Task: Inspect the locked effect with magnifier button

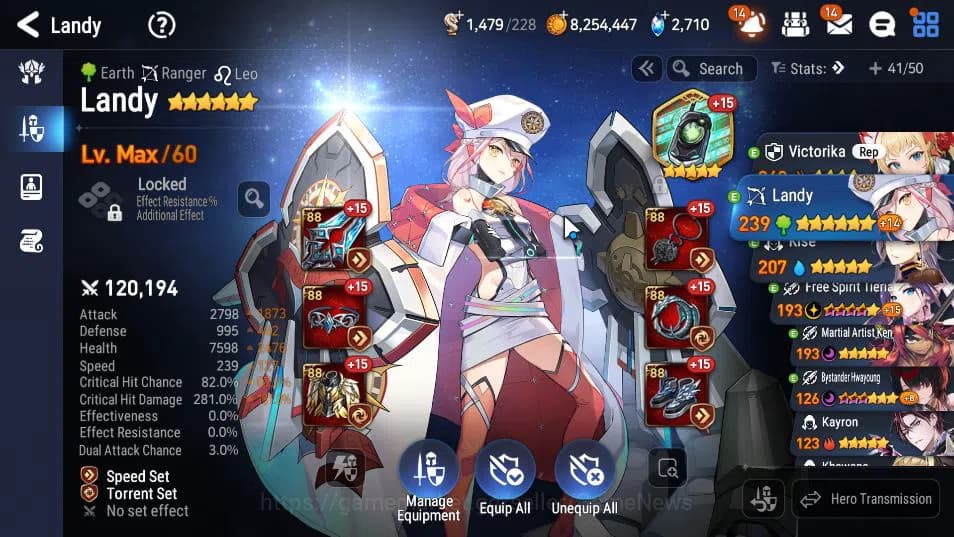Action: (x=254, y=198)
